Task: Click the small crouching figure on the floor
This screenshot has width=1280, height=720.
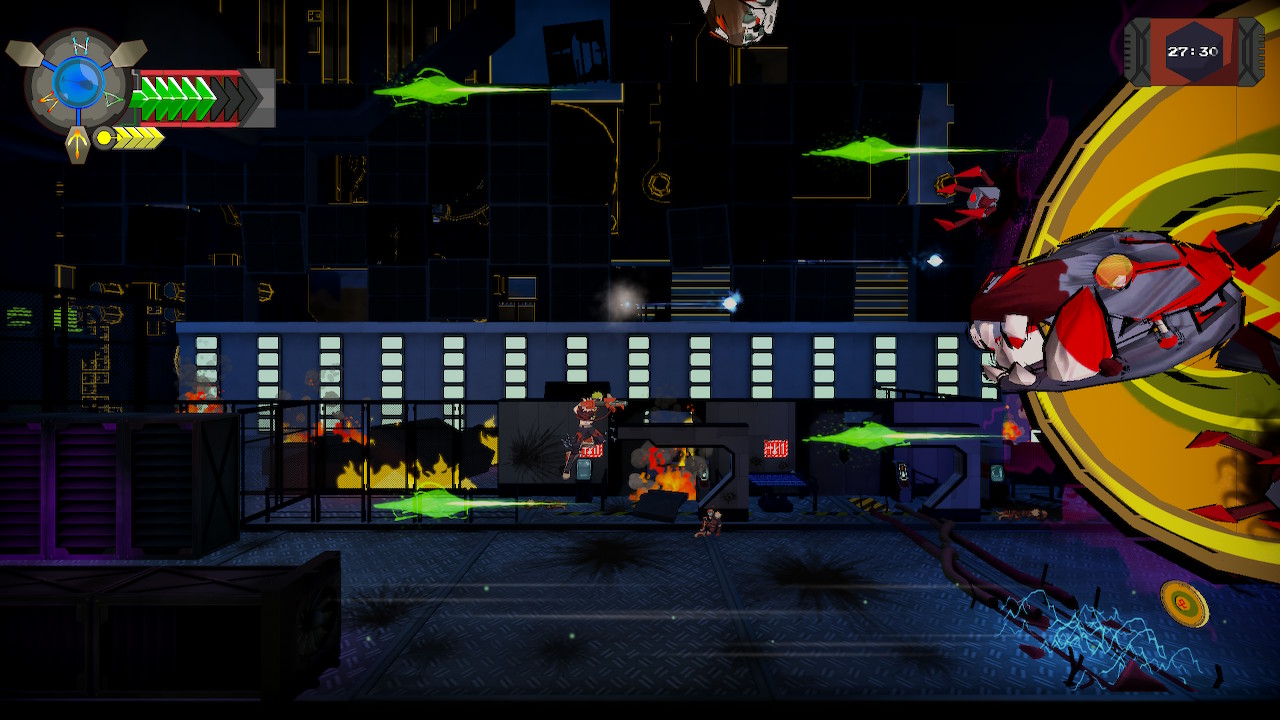Action: coord(709,523)
